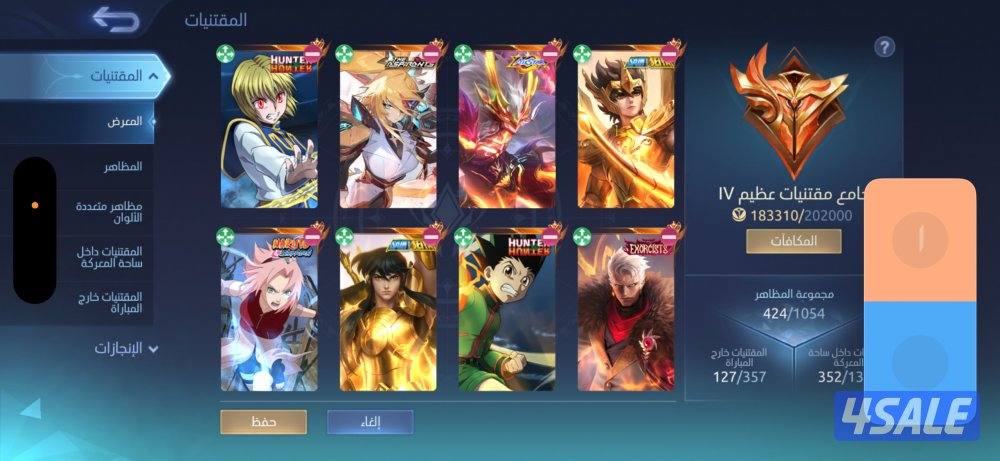Cancel with the إلغاء button

click(x=369, y=422)
